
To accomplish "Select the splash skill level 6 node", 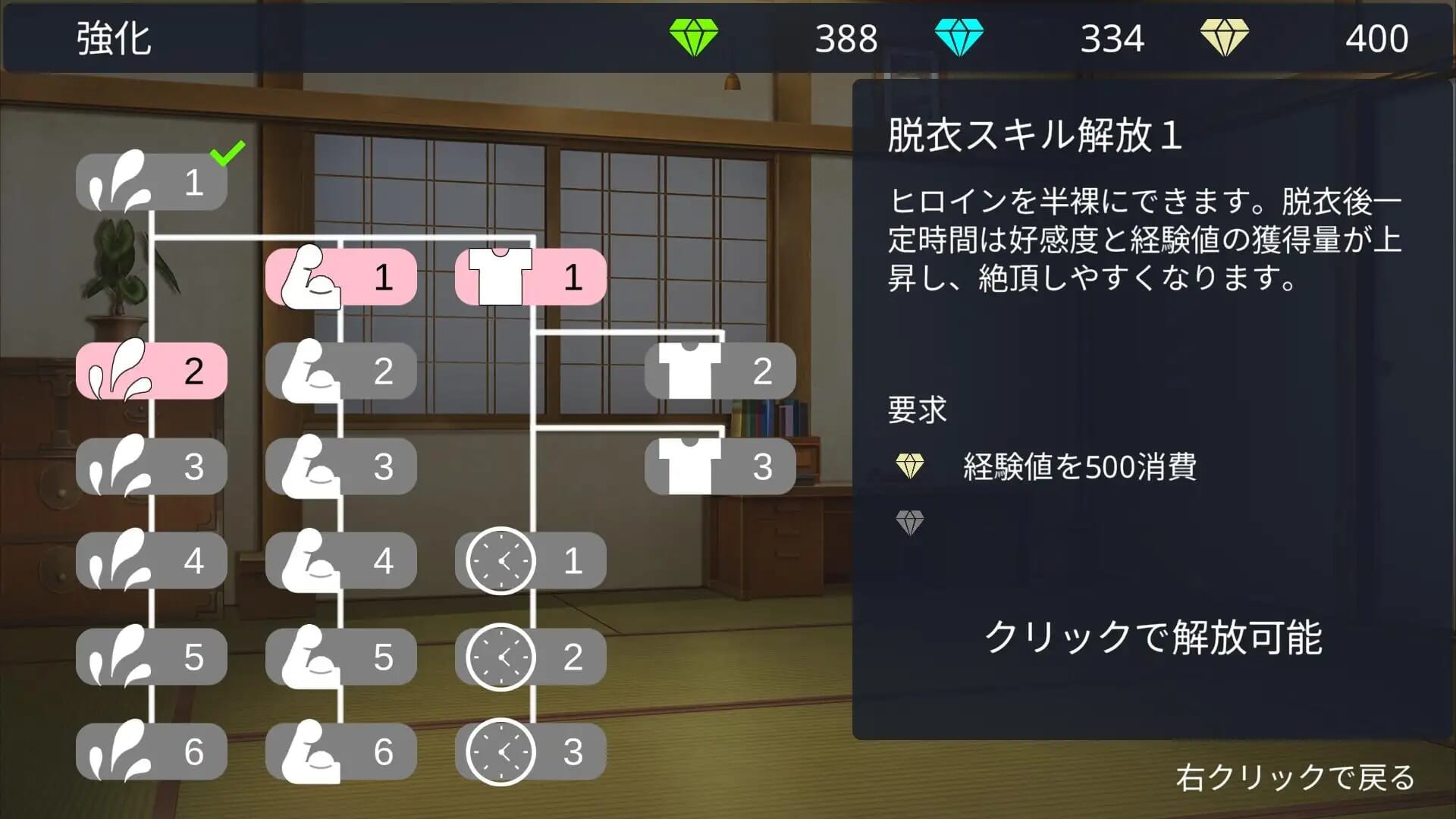I will 150,751.
